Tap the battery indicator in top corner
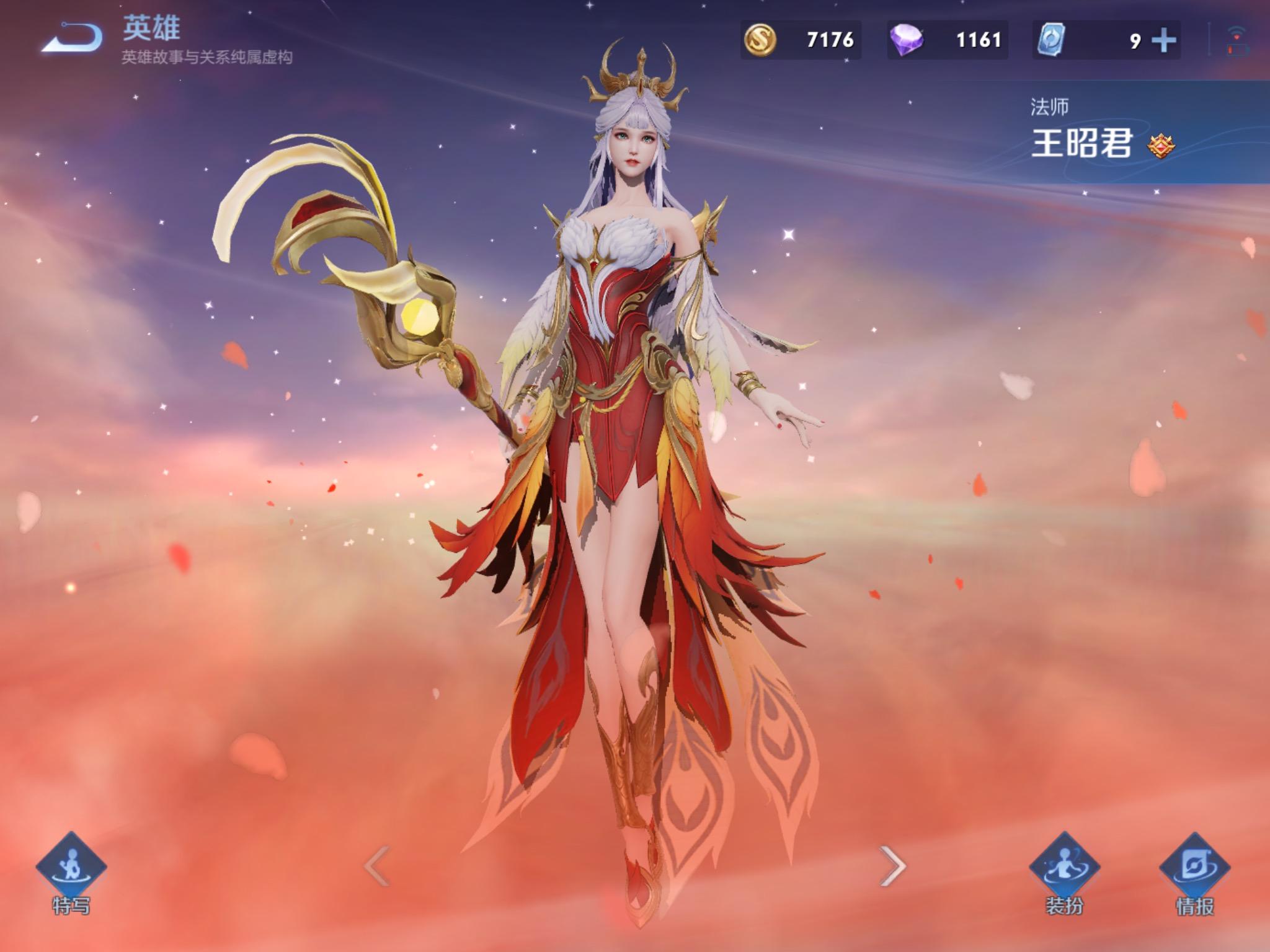Viewport: 1270px width, 952px height. click(x=1237, y=50)
